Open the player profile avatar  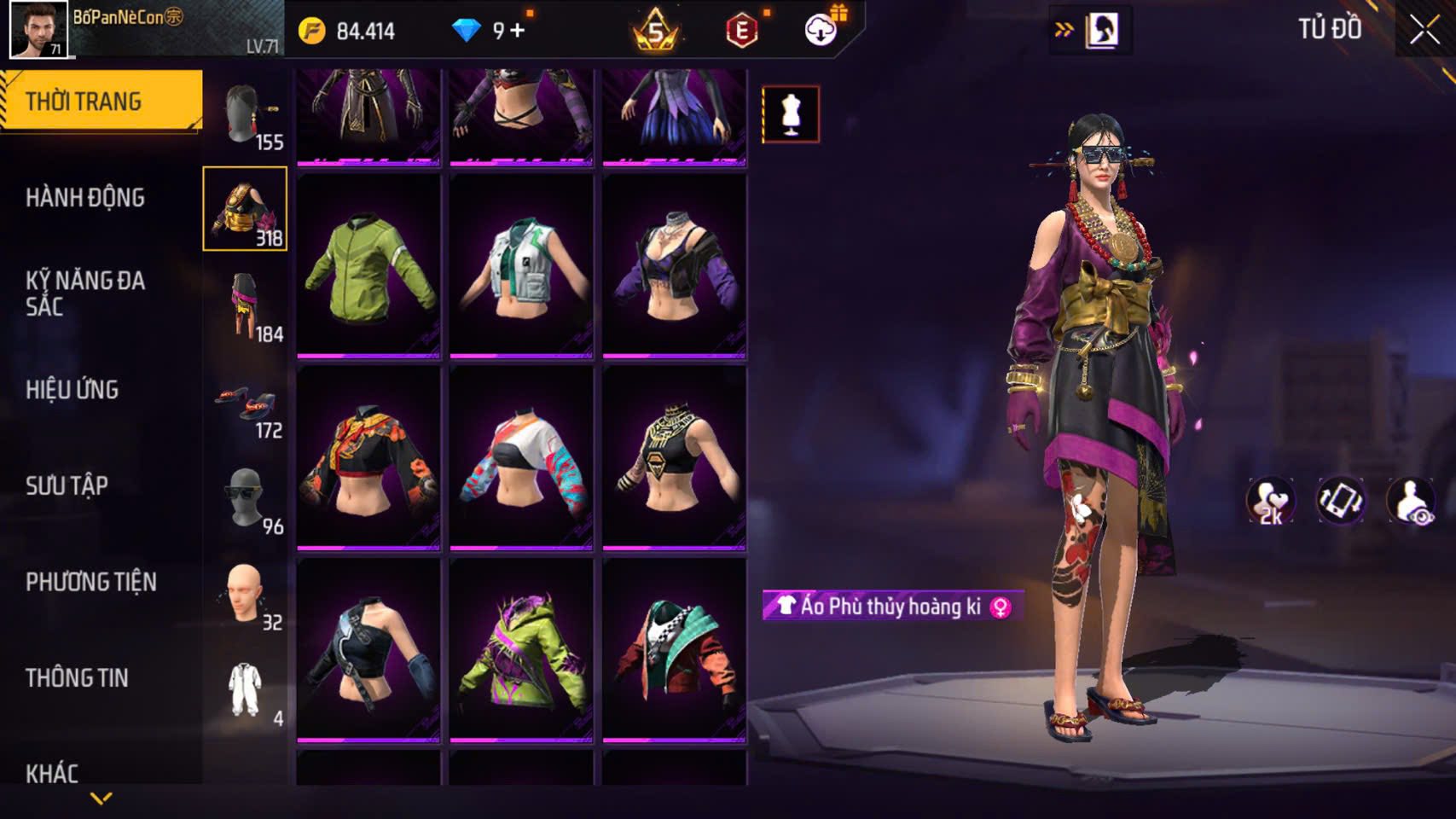click(x=38, y=29)
